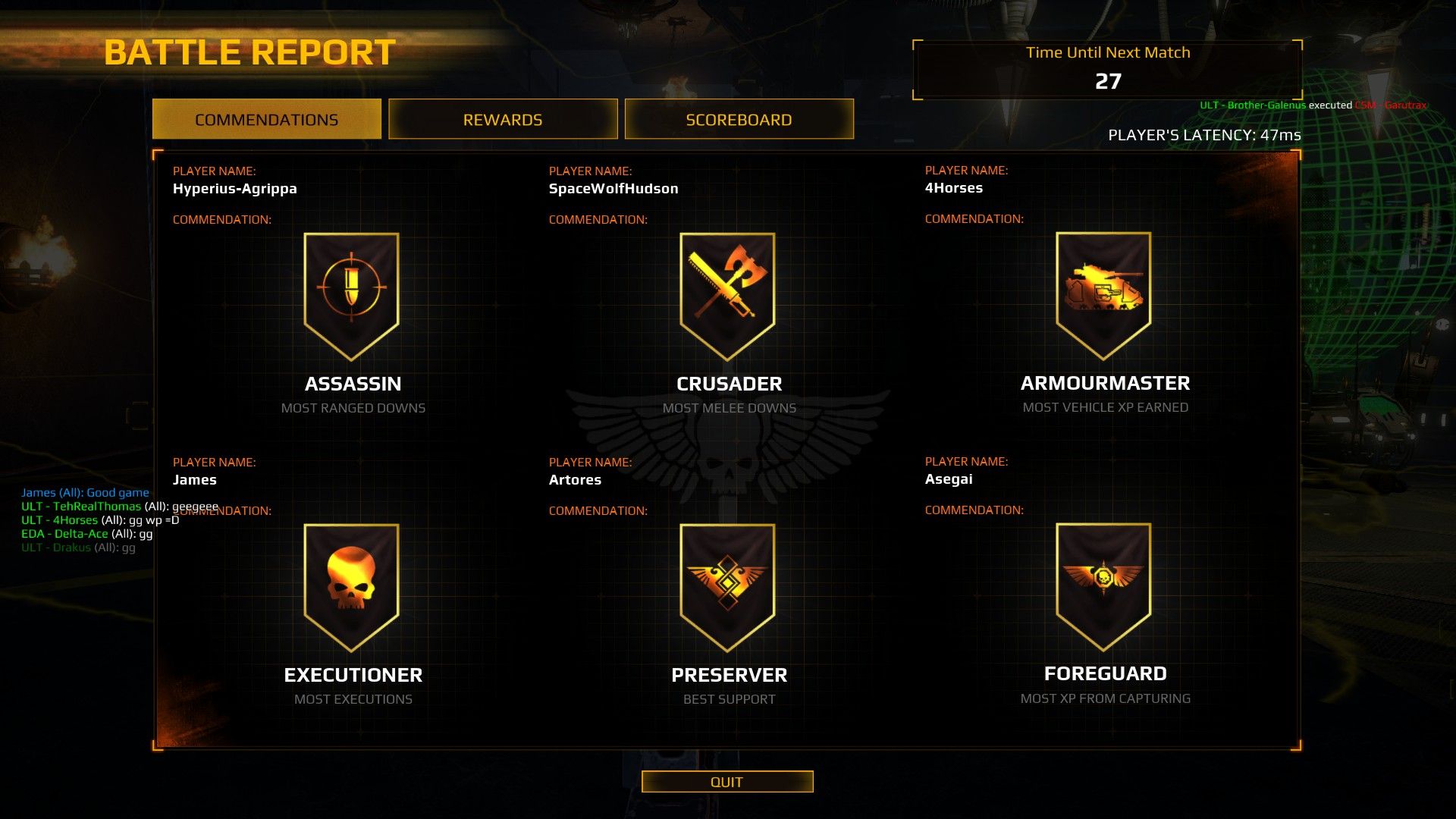Viewport: 1456px width, 819px height.
Task: Quit the battle report screen
Action: (726, 782)
